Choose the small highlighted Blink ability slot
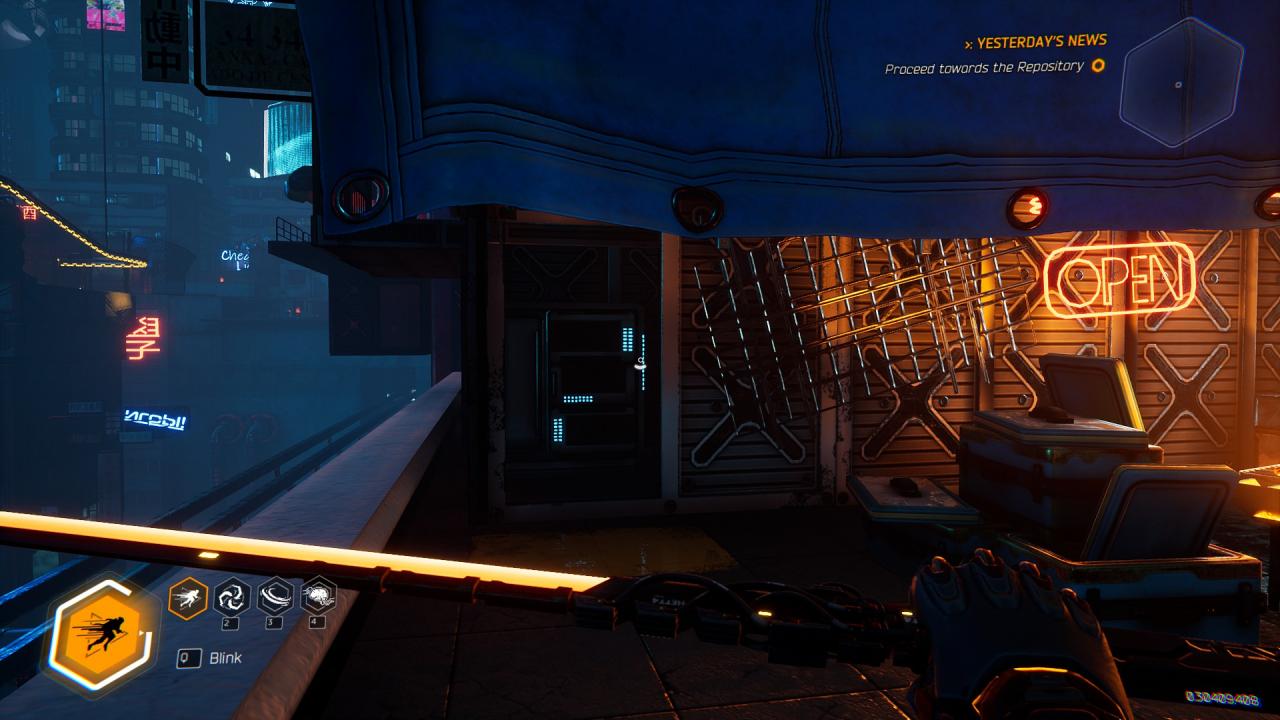 (188, 598)
